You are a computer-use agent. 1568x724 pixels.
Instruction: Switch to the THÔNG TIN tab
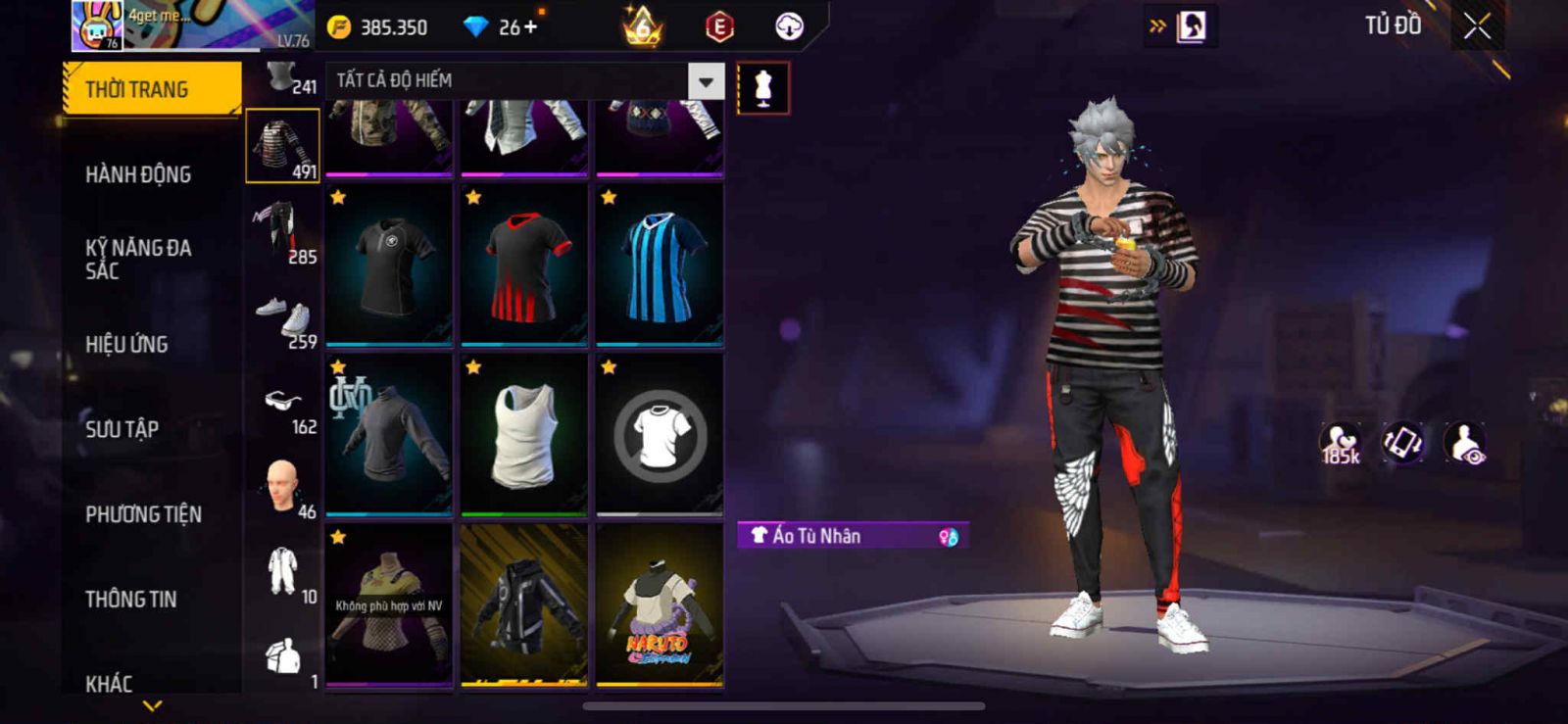click(x=130, y=599)
